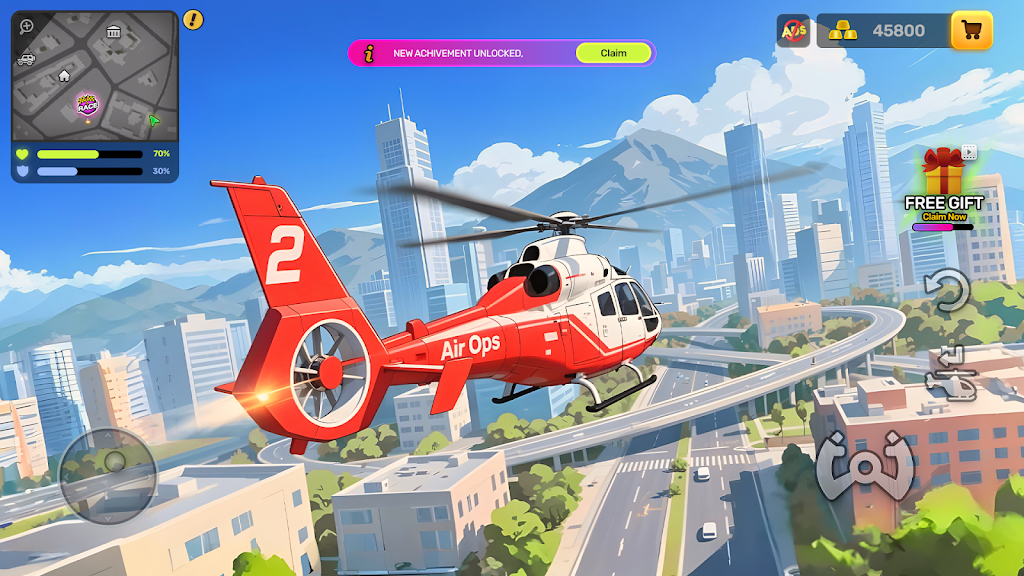The height and width of the screenshot is (576, 1024).
Task: Select the bank building marker on the minimap
Action: [113, 32]
